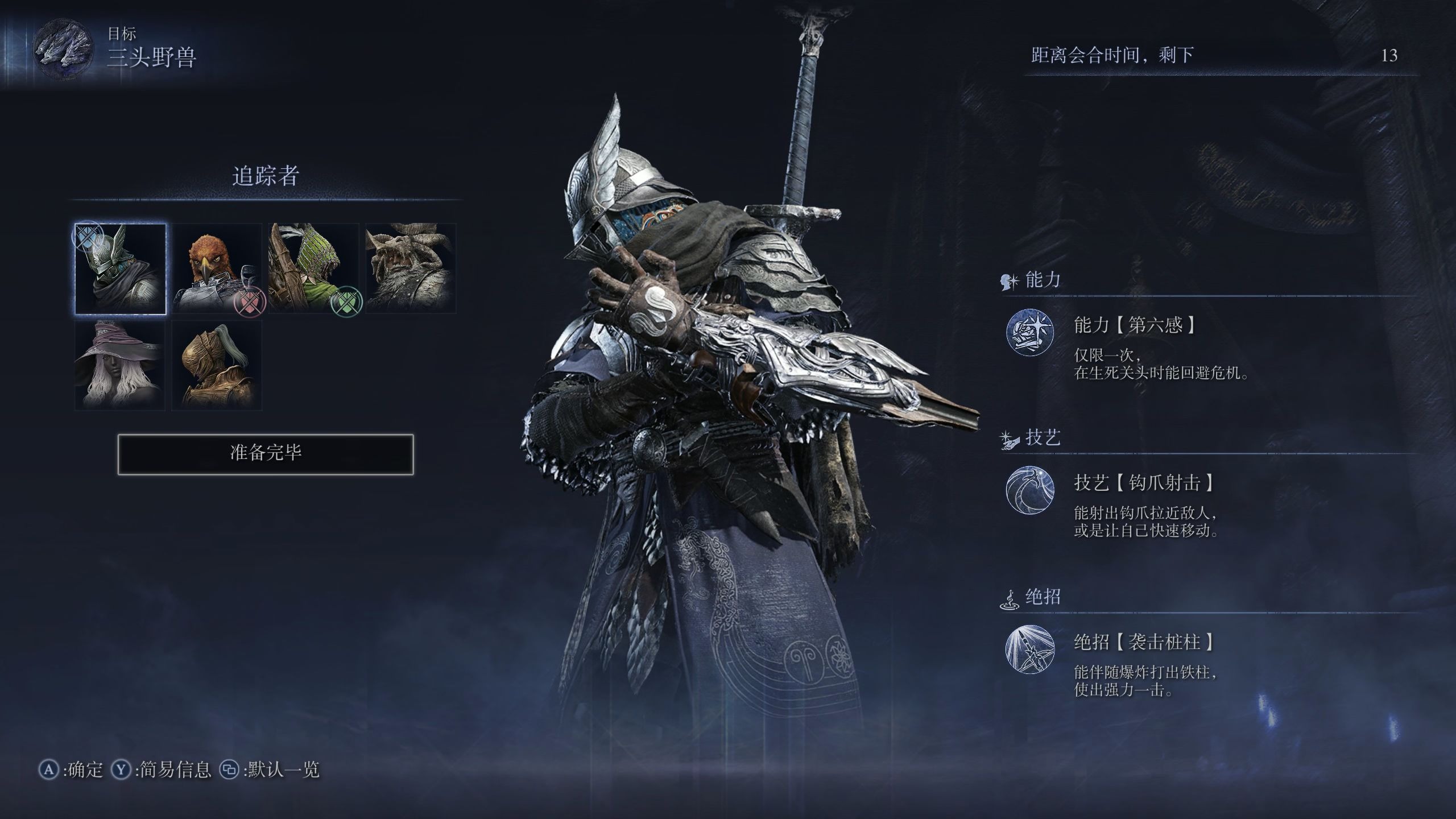View the 第六感 ability icon

1030,332
